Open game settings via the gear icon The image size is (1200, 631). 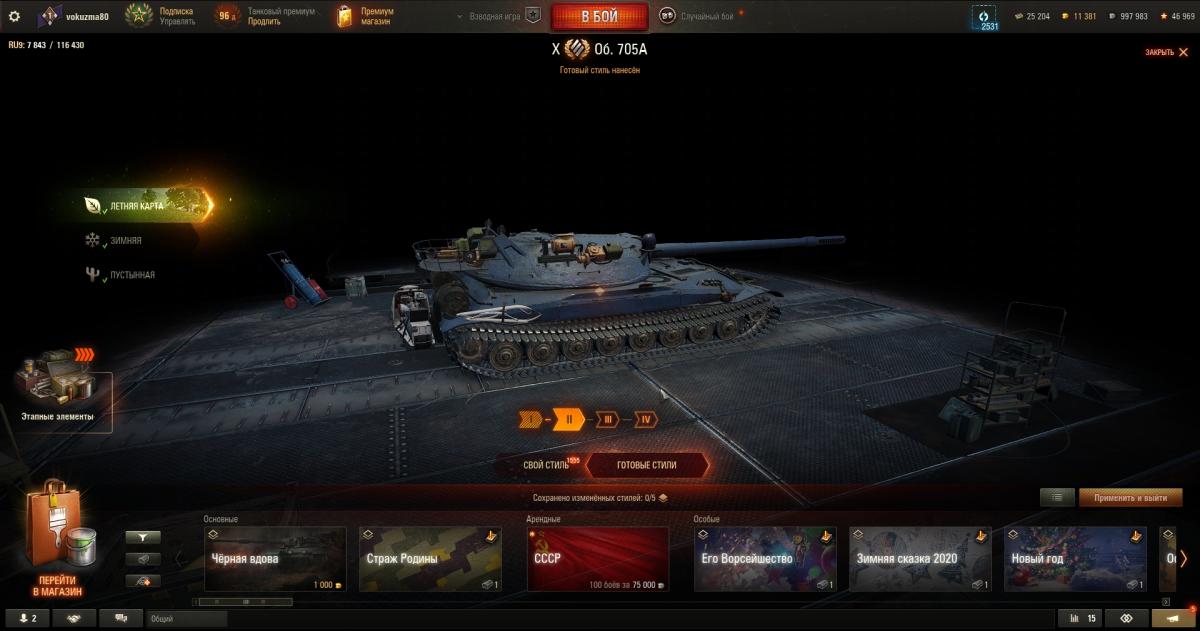[x=14, y=16]
